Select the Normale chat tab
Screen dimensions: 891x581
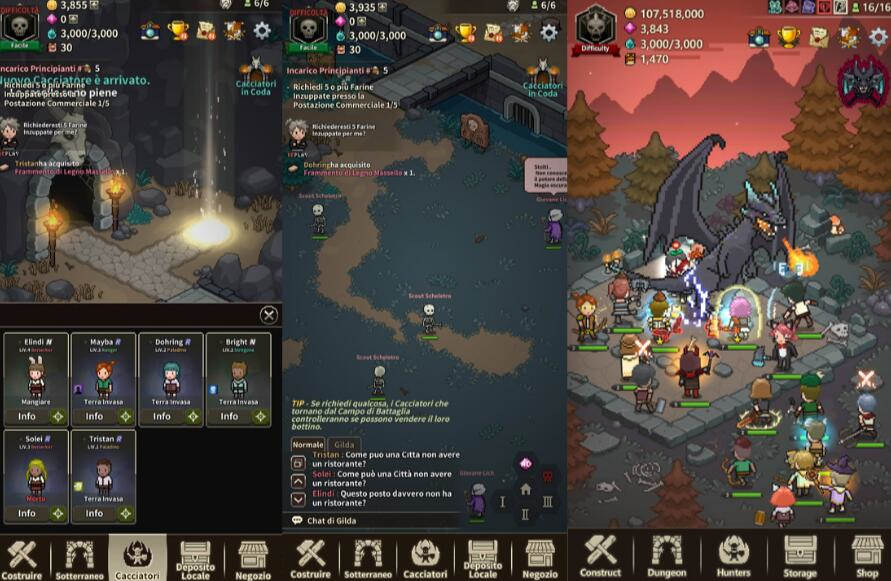308,444
